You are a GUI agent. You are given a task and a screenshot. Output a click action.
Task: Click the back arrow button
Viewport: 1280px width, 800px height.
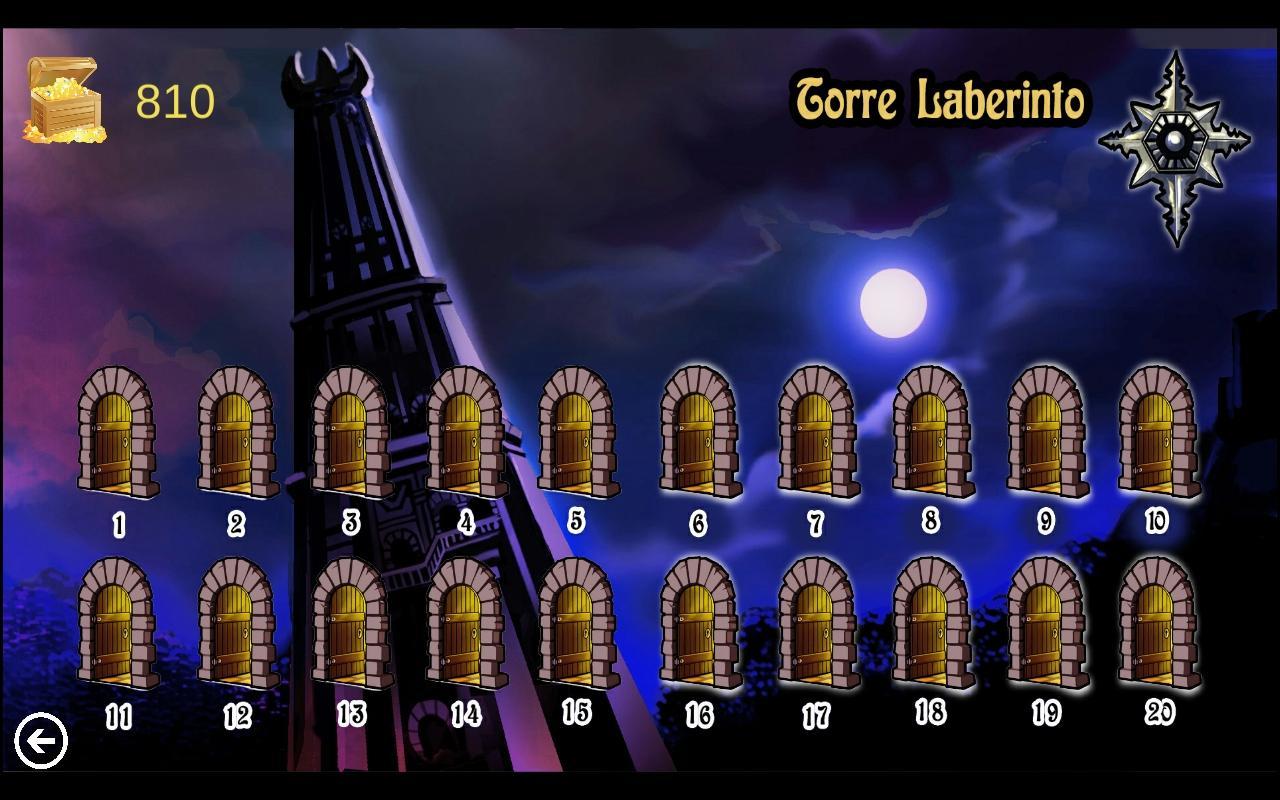pos(42,740)
